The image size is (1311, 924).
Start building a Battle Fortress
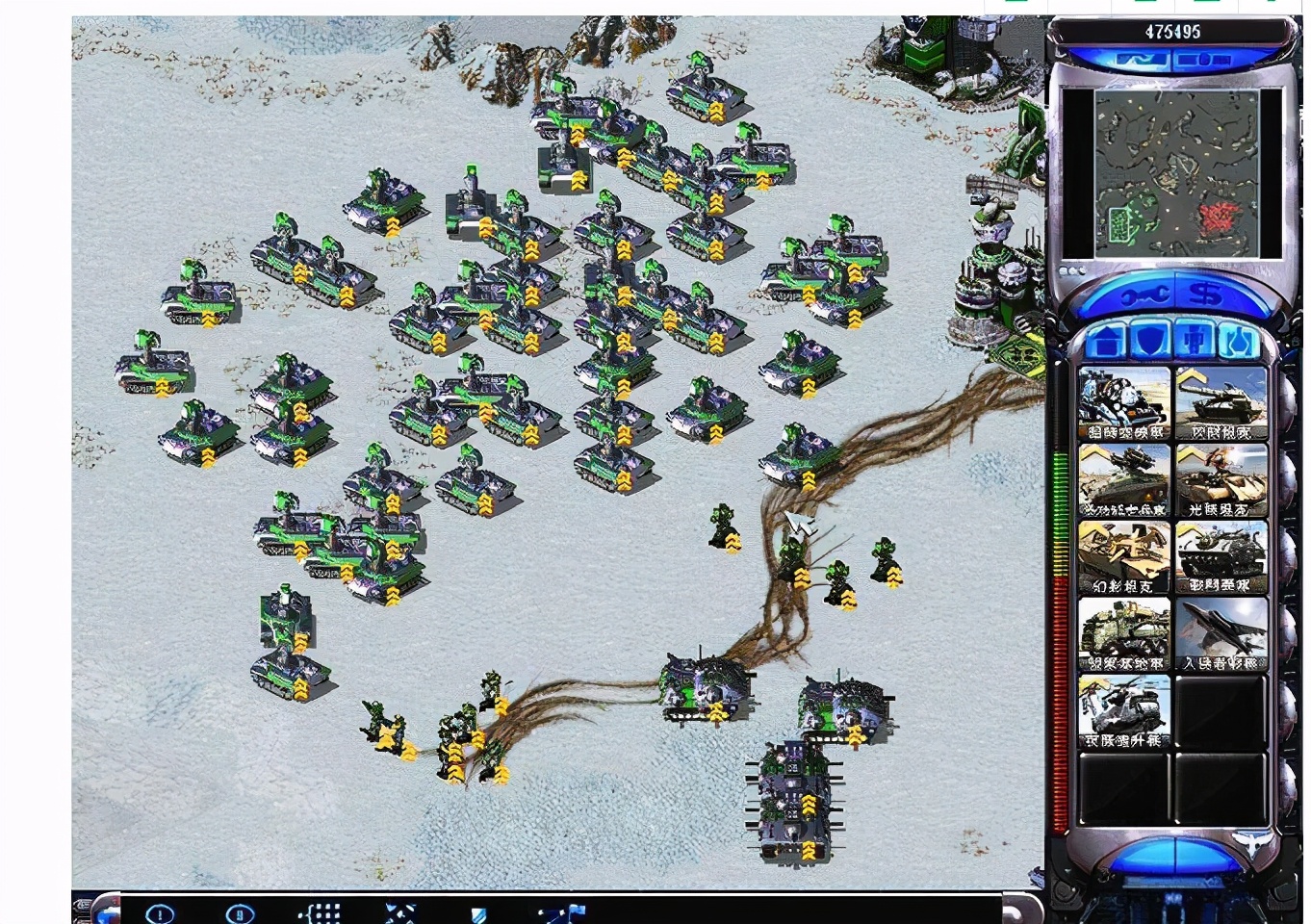[x=1221, y=553]
